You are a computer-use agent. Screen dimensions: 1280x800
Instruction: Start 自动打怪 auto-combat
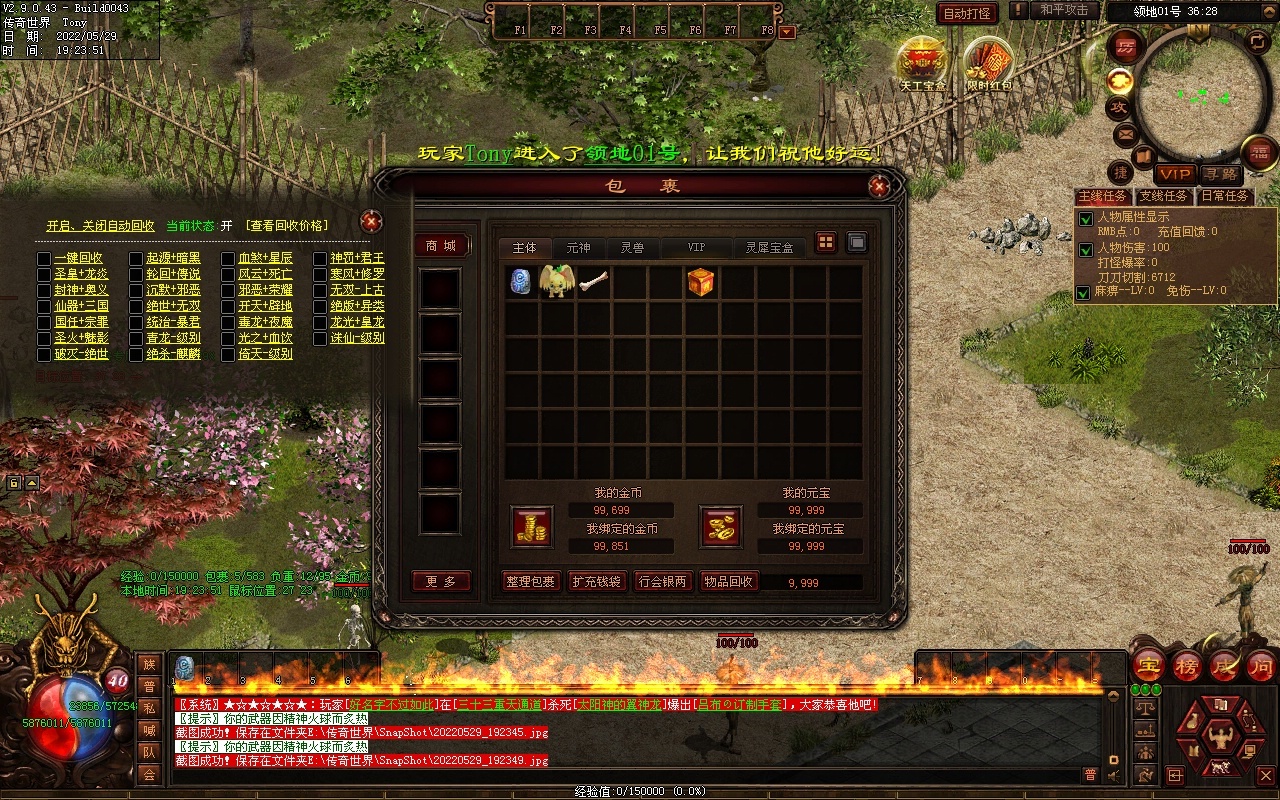tap(967, 13)
